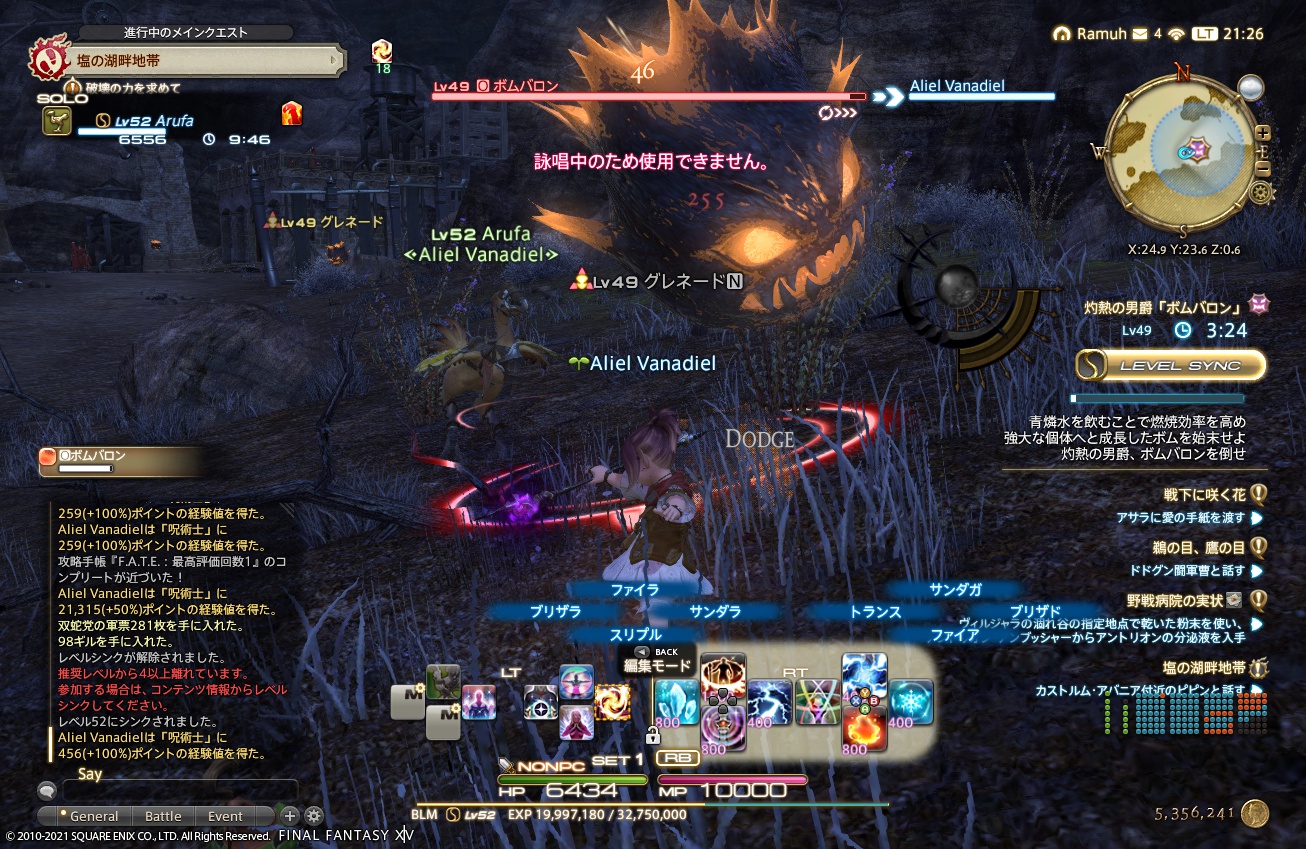Switch to the Battle chat tab
This screenshot has height=849, width=1306.
click(x=162, y=816)
